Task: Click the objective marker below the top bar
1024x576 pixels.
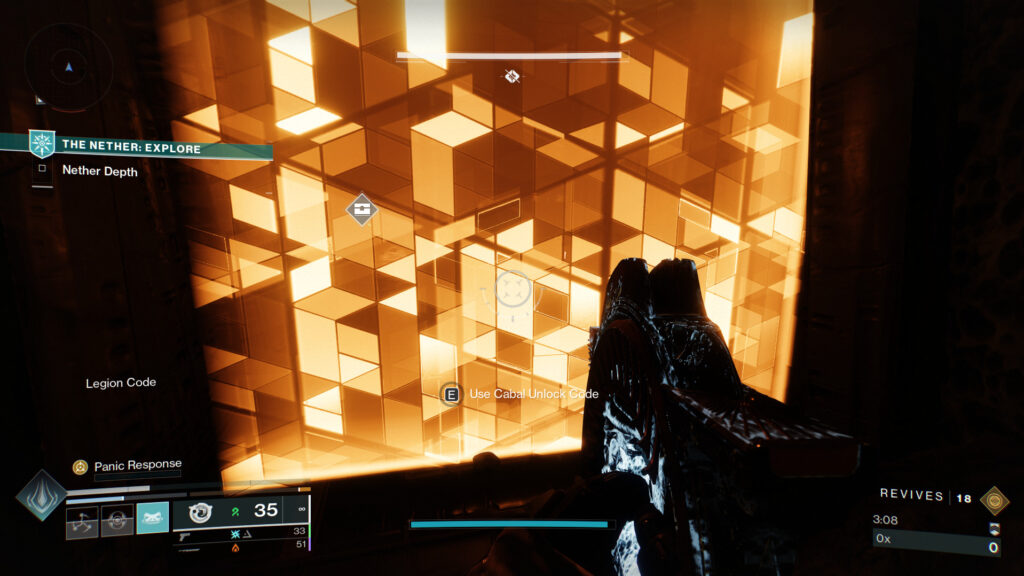Action: coord(511,76)
